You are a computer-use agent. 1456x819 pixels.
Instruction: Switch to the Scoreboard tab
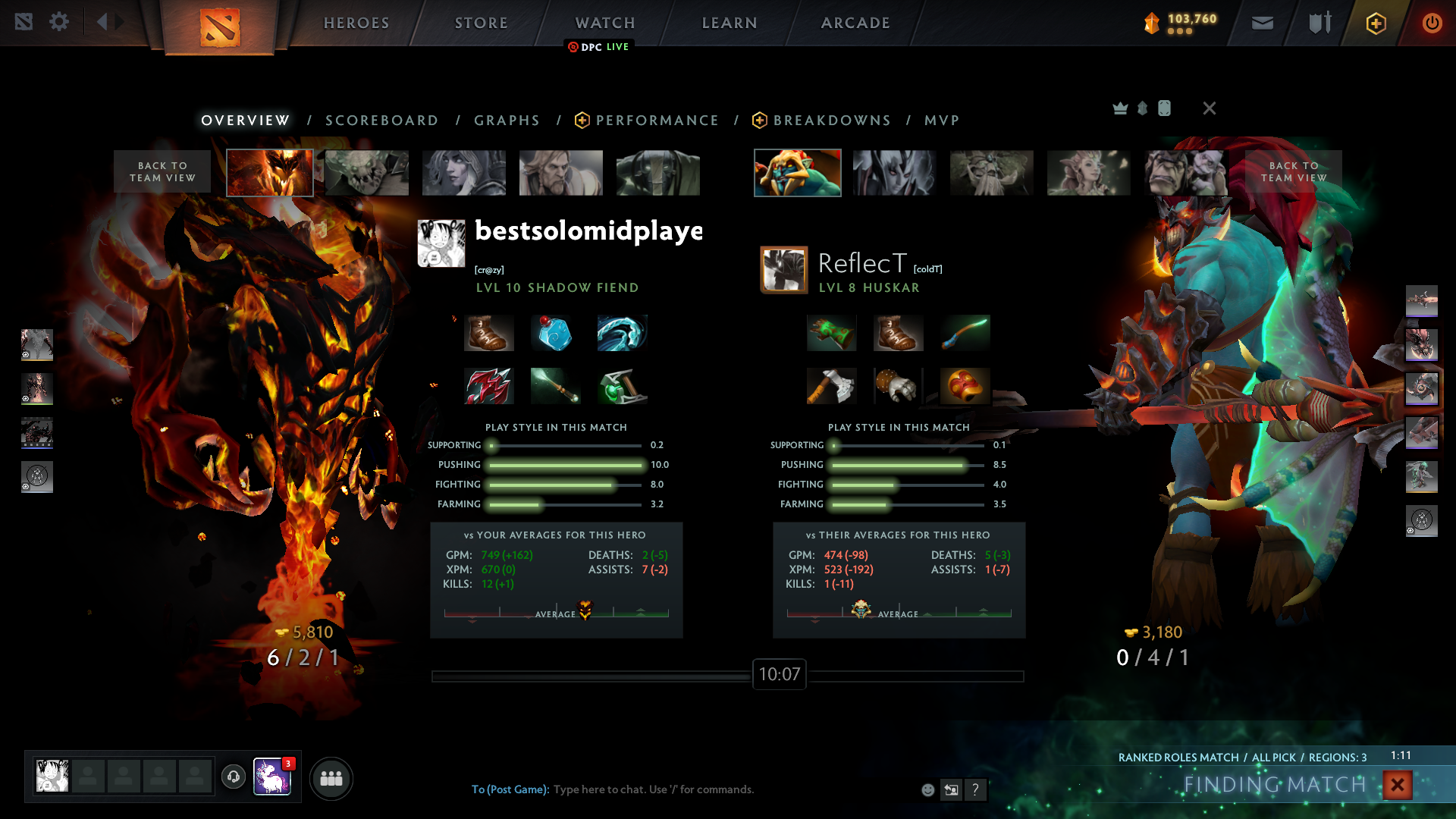click(381, 121)
